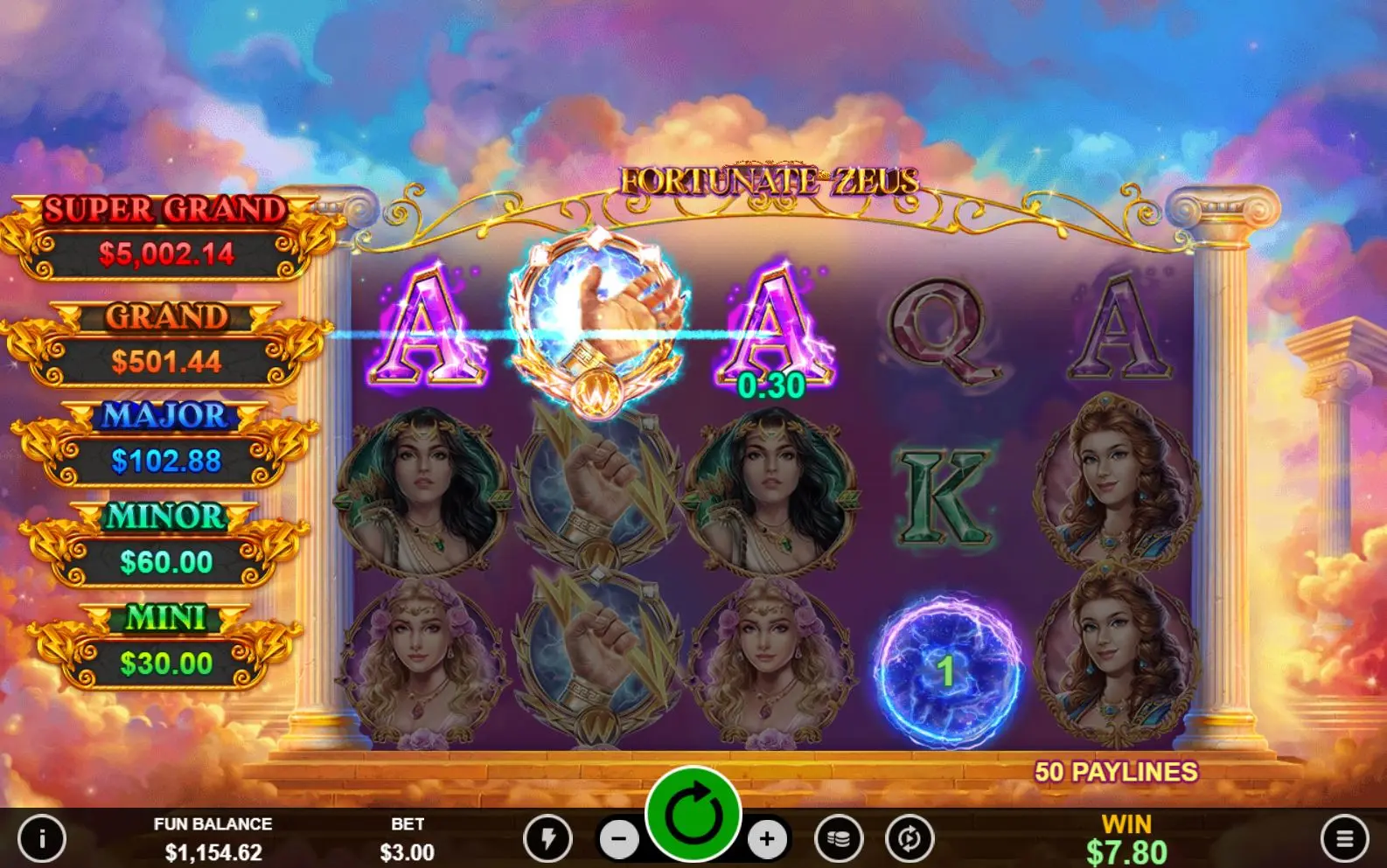Spin the reels with the green button
Image resolution: width=1387 pixels, height=868 pixels.
point(693,815)
